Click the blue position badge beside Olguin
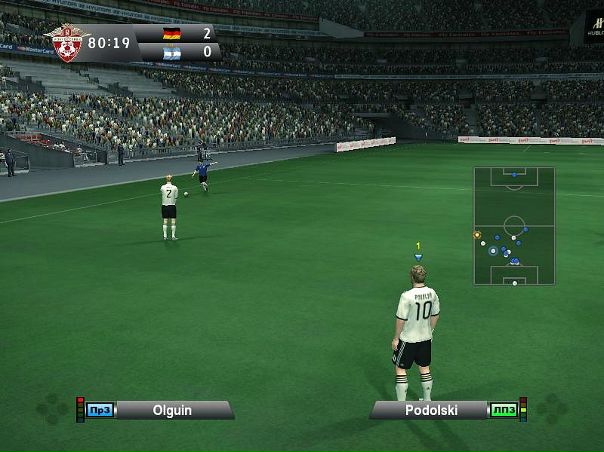This screenshot has width=604, height=452. click(99, 410)
